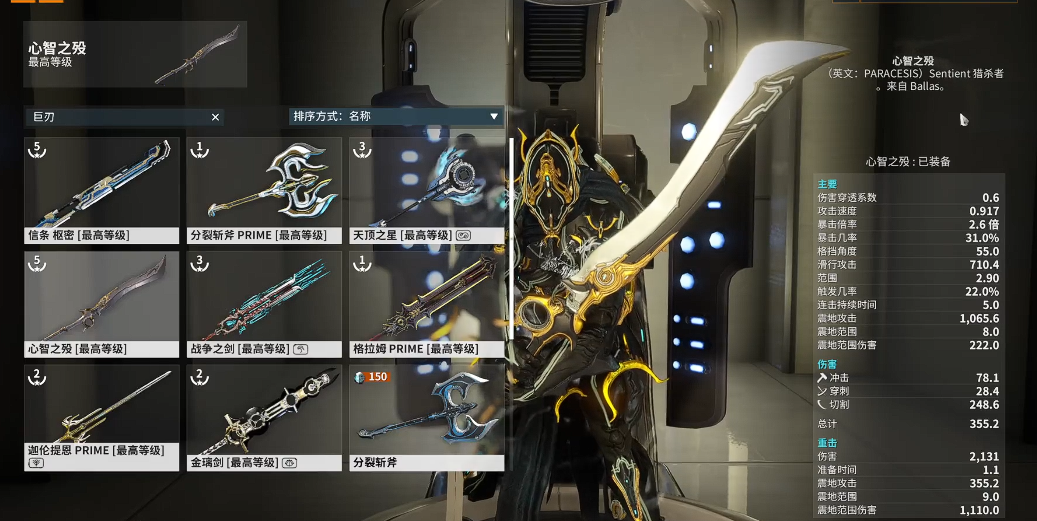
Task: Pick the 迦伦提恩 PRIME weapon tile
Action: 102,417
